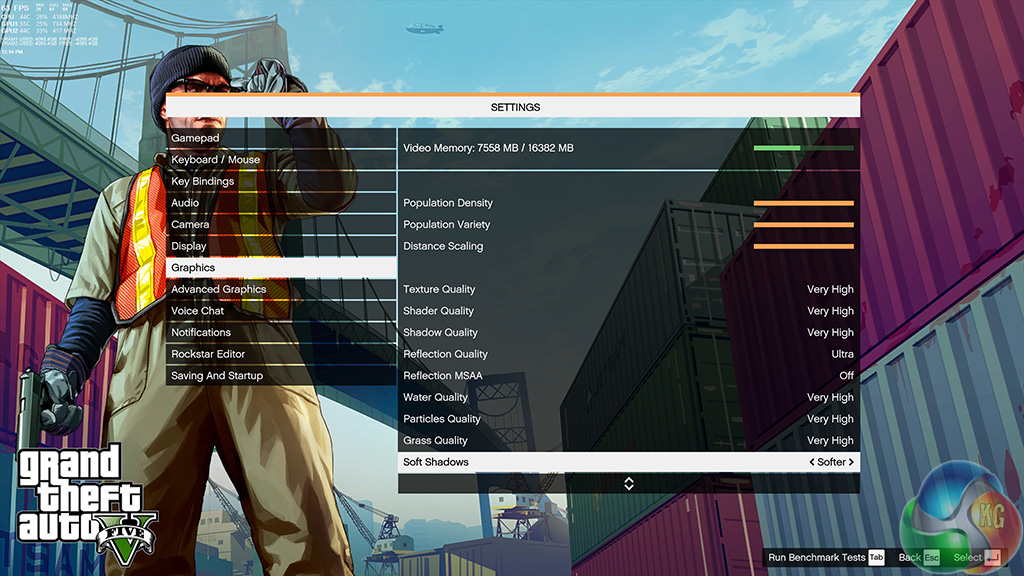The image size is (1024, 576).
Task: Show the Advanced Graphics options
Action: click(280, 290)
